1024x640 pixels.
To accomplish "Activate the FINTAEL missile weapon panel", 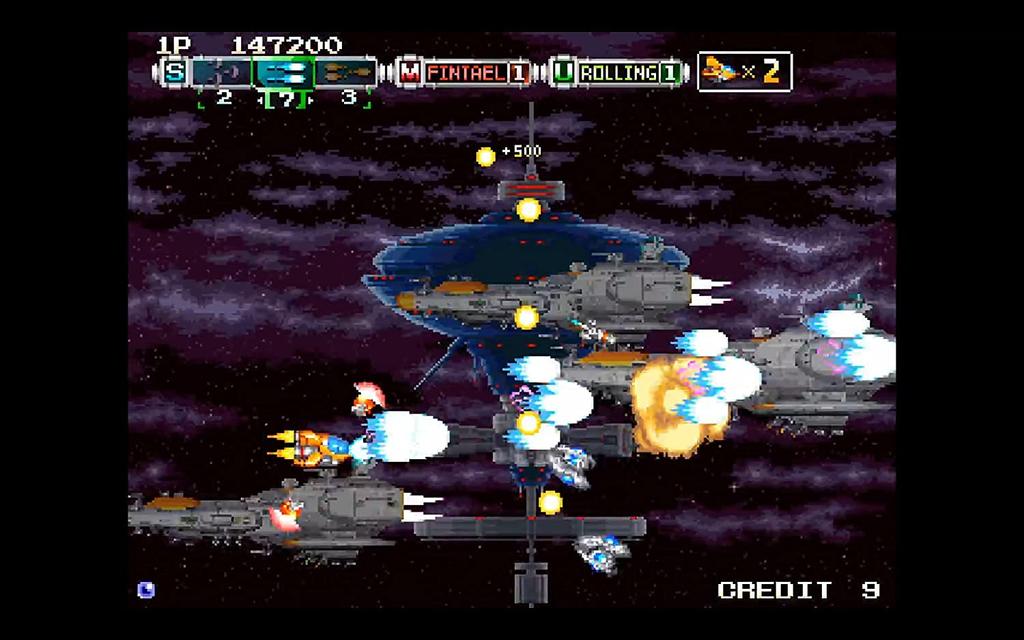I will (x=465, y=72).
